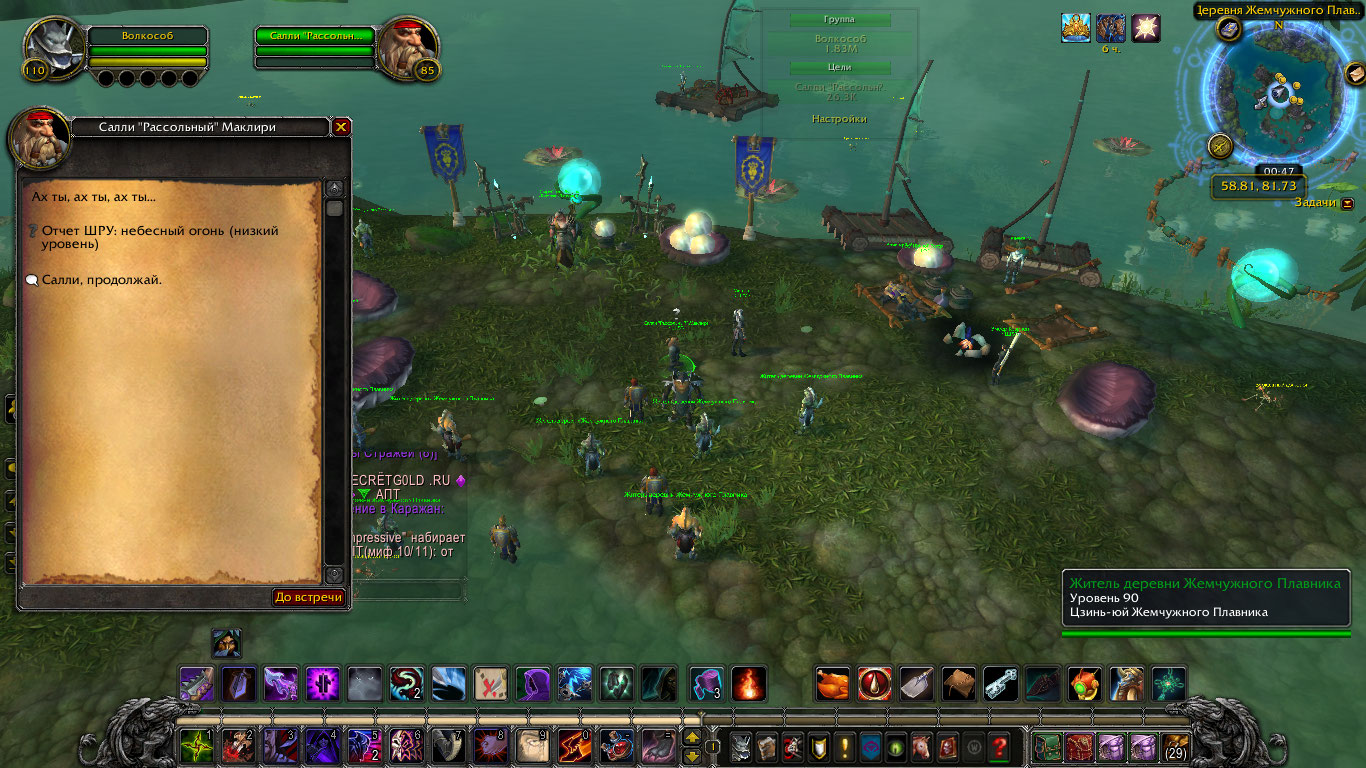Activate the orange flame ability

(749, 683)
